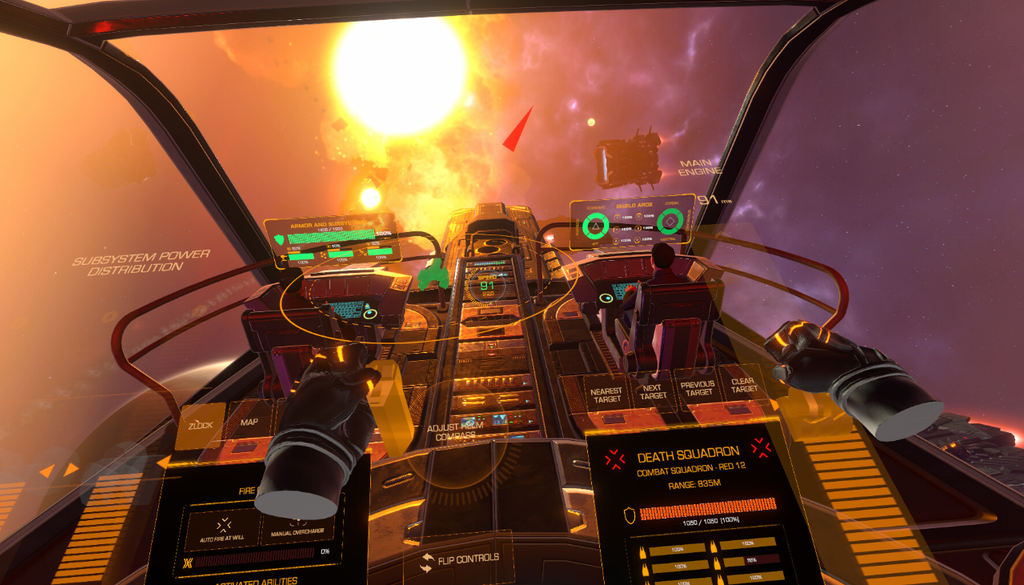The image size is (1024, 585).
Task: Enable Auto Fire At Will
Action: pyautogui.click(x=223, y=527)
